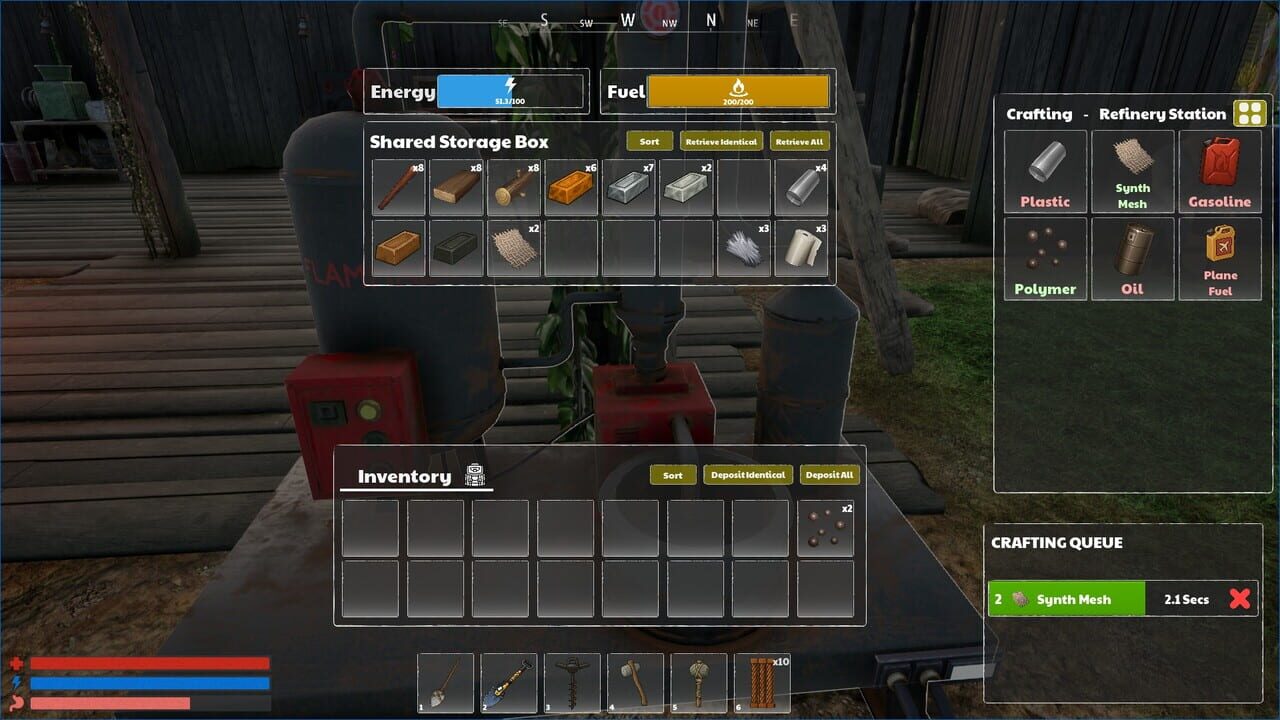Open the crafting grid view toggle
The image size is (1280, 720).
pos(1248,113)
